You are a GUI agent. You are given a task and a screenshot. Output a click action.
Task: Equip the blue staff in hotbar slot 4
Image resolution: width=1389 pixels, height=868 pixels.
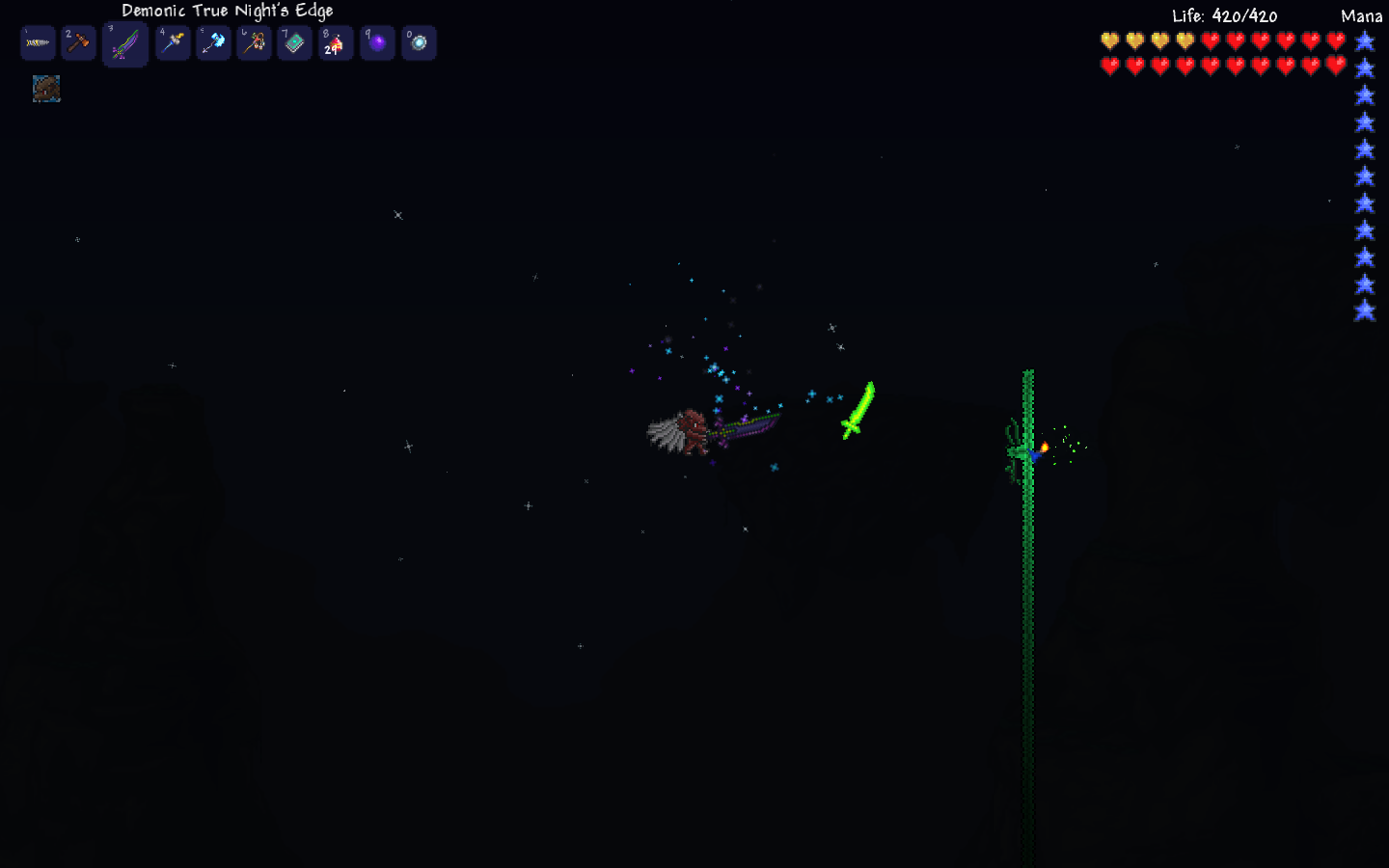click(174, 43)
